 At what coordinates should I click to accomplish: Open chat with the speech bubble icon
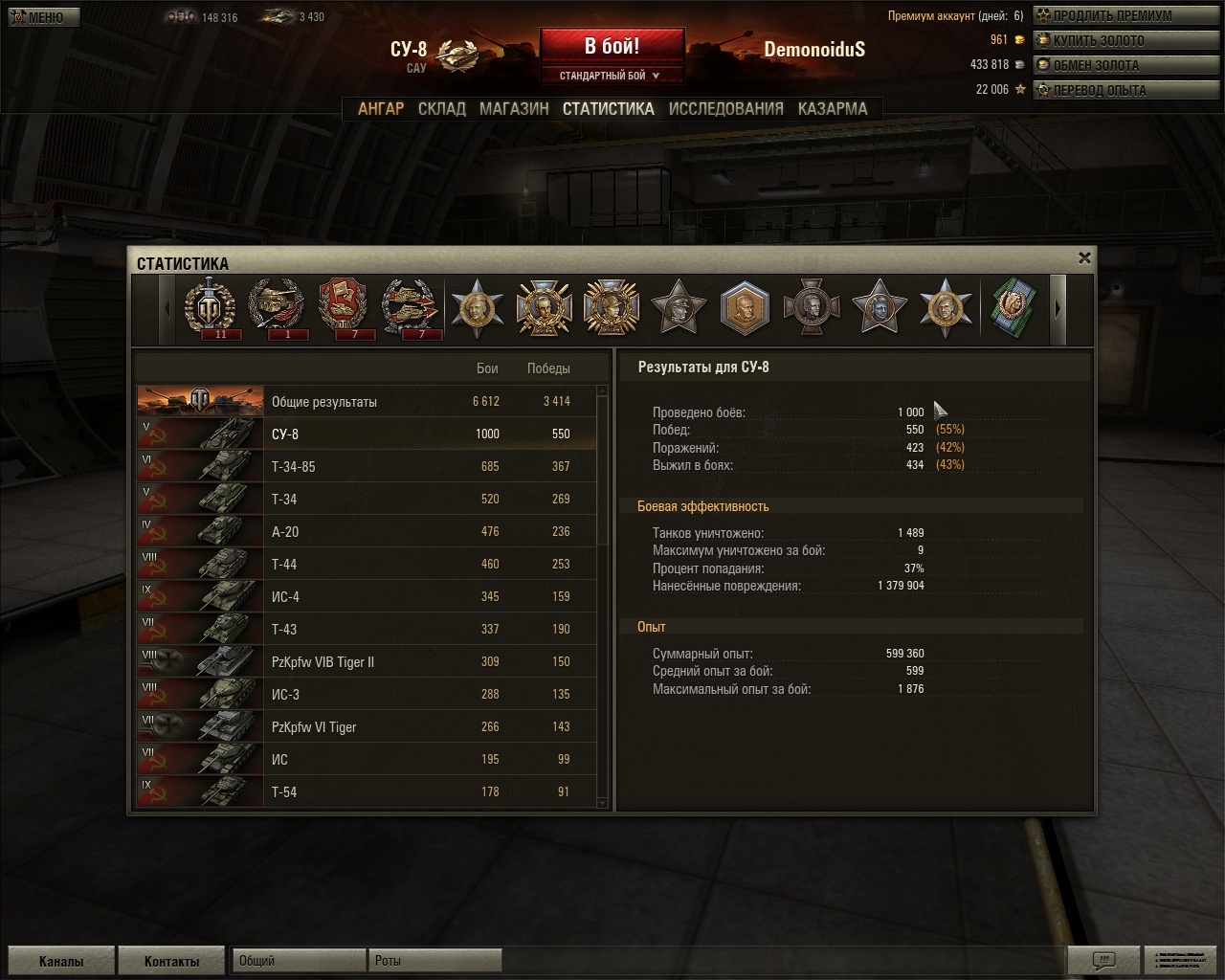[1105, 960]
